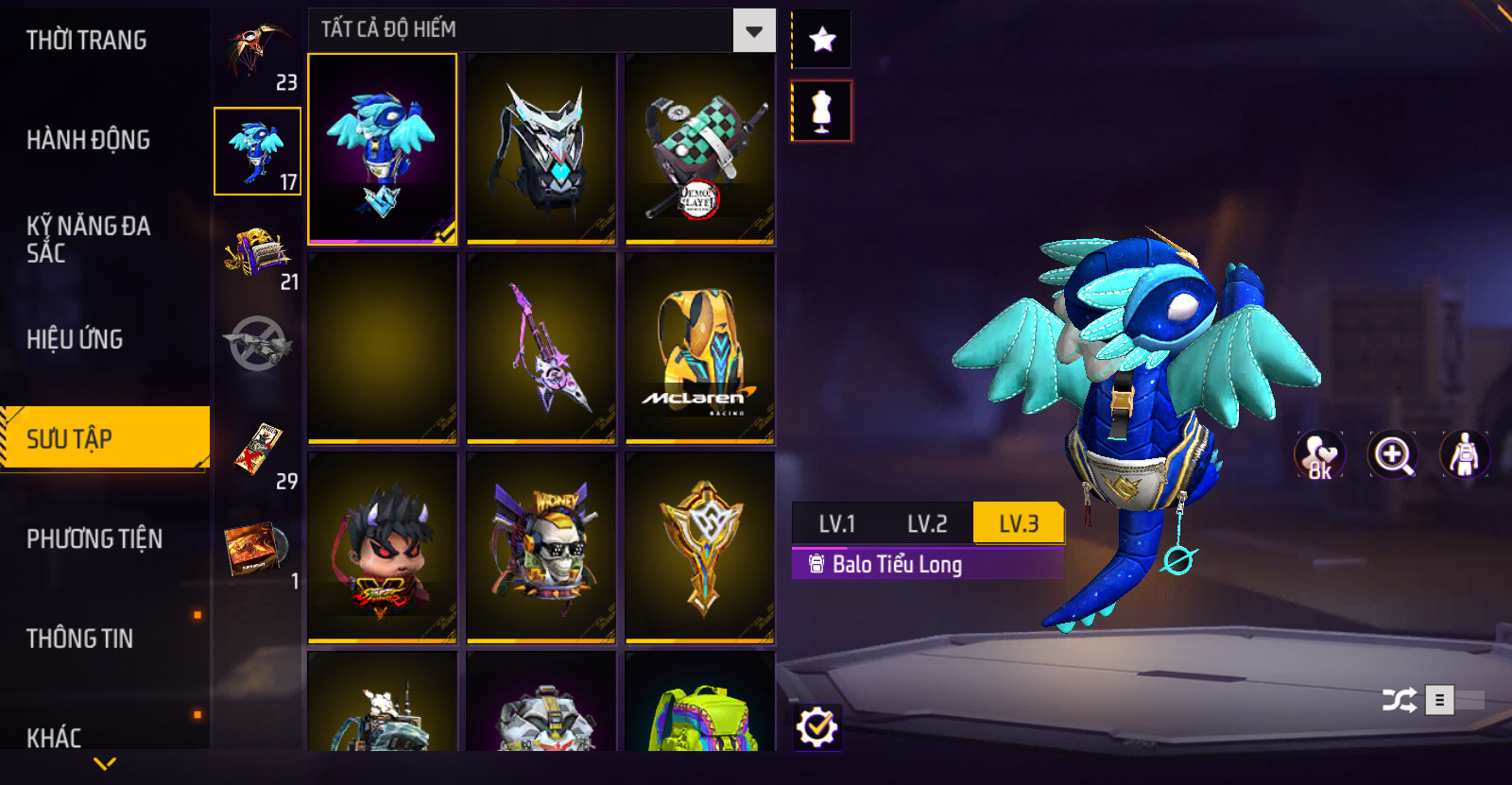Select the Hành Động menu entry
The width and height of the screenshot is (1512, 785).
point(88,140)
